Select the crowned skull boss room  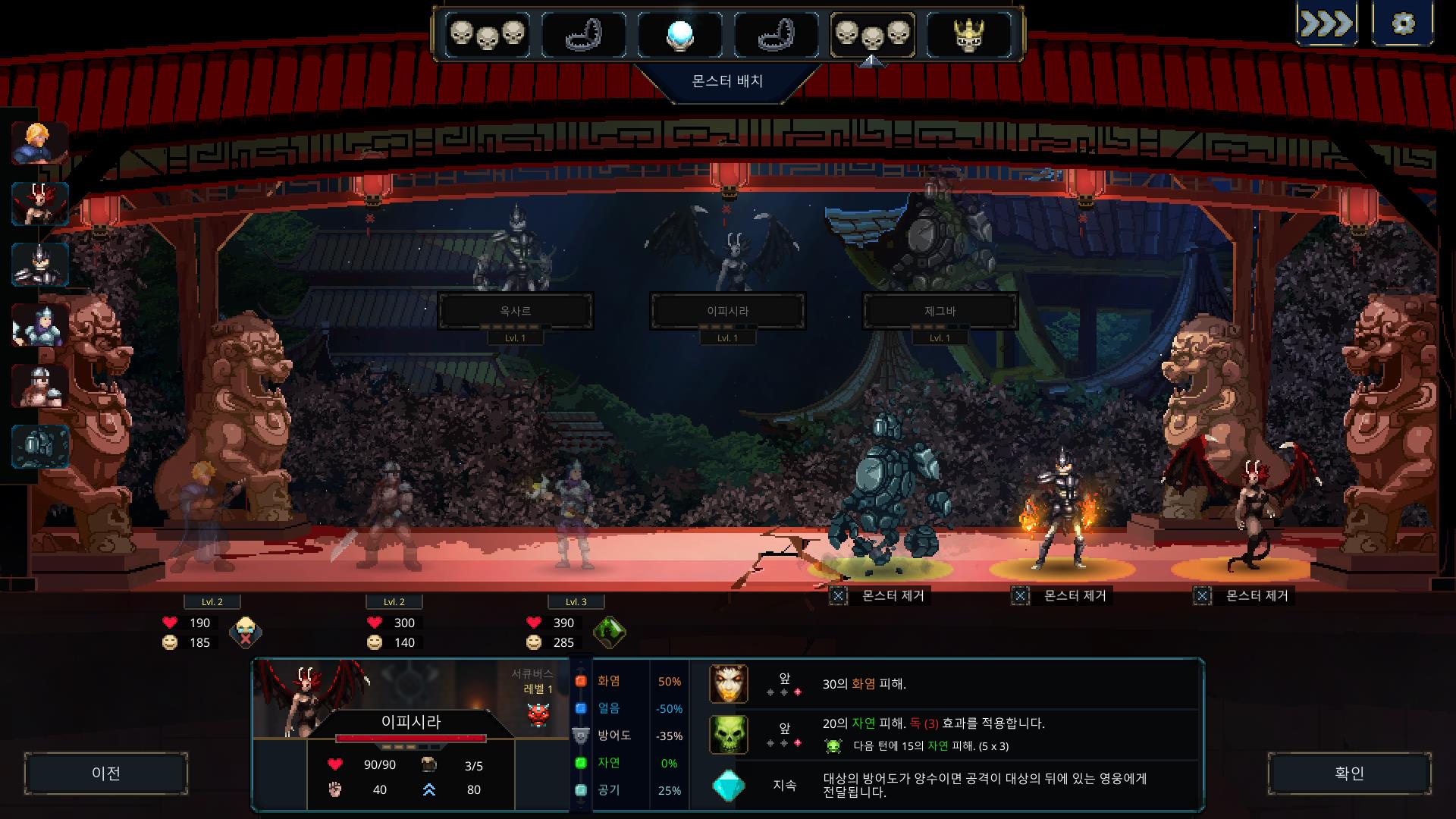point(968,34)
